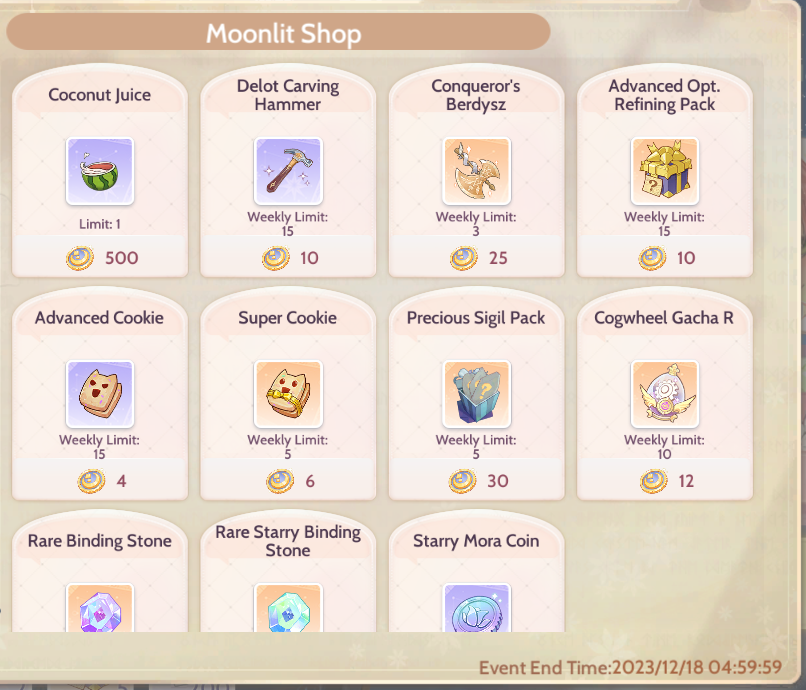Buy Delot Carving Hammer for 10 coins
Image resolution: width=806 pixels, height=690 pixels.
(288, 258)
